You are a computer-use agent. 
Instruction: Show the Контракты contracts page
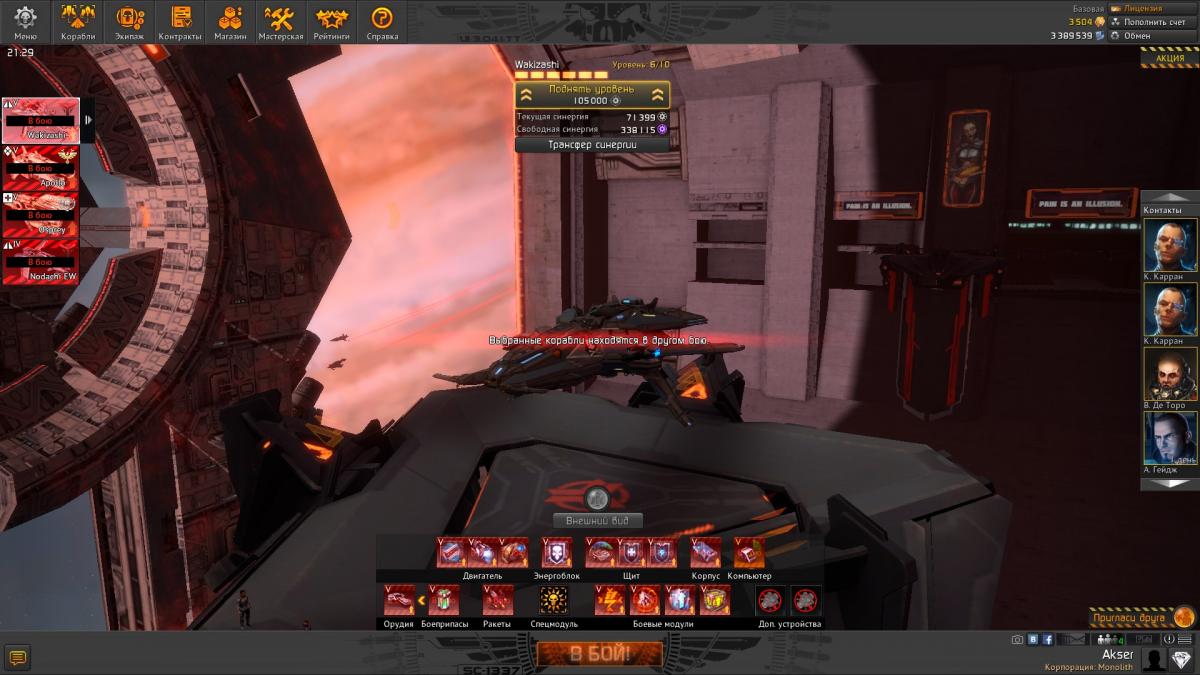click(x=180, y=22)
